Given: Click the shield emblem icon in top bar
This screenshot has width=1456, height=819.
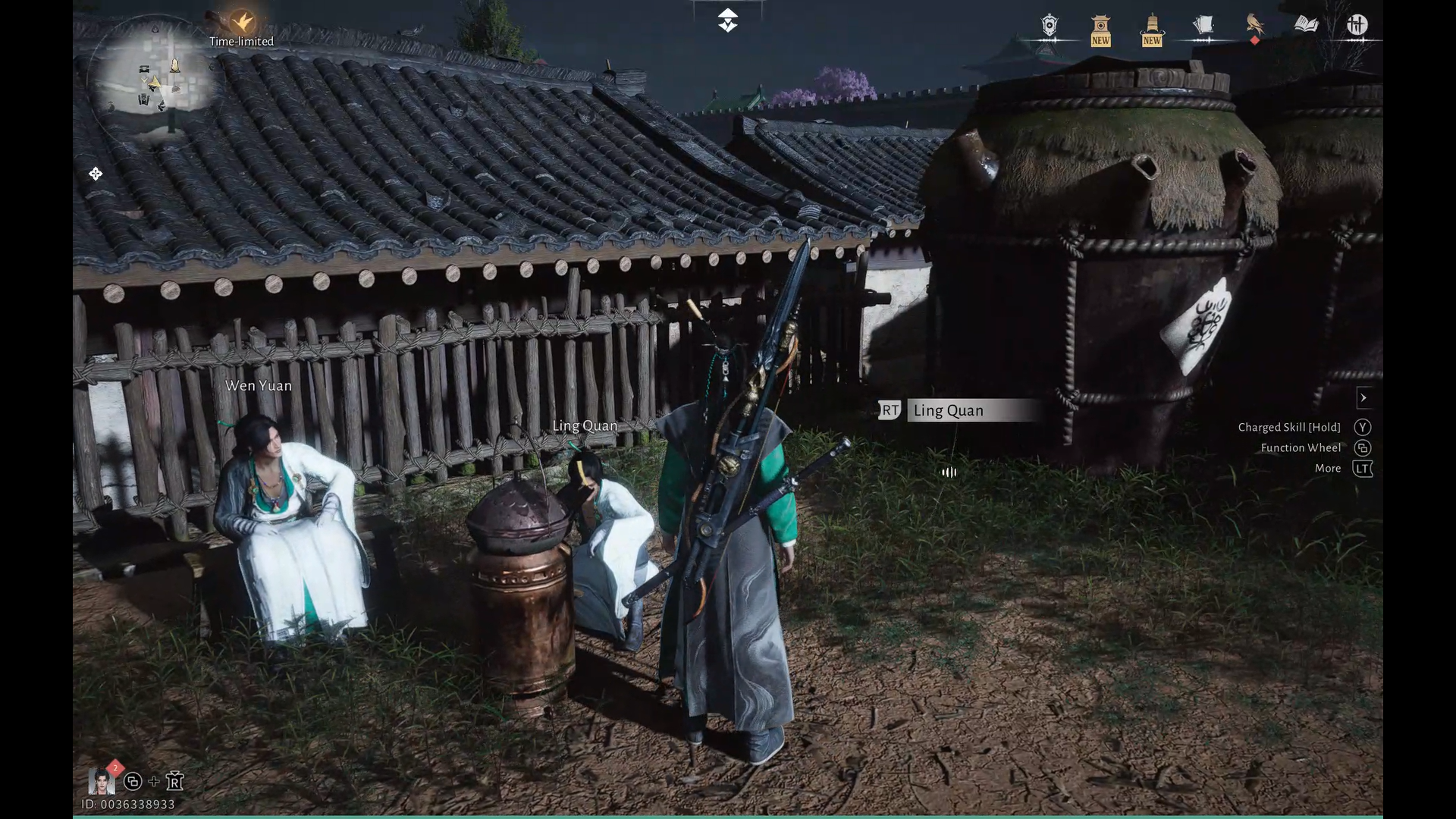Looking at the screenshot, I should 1050,27.
